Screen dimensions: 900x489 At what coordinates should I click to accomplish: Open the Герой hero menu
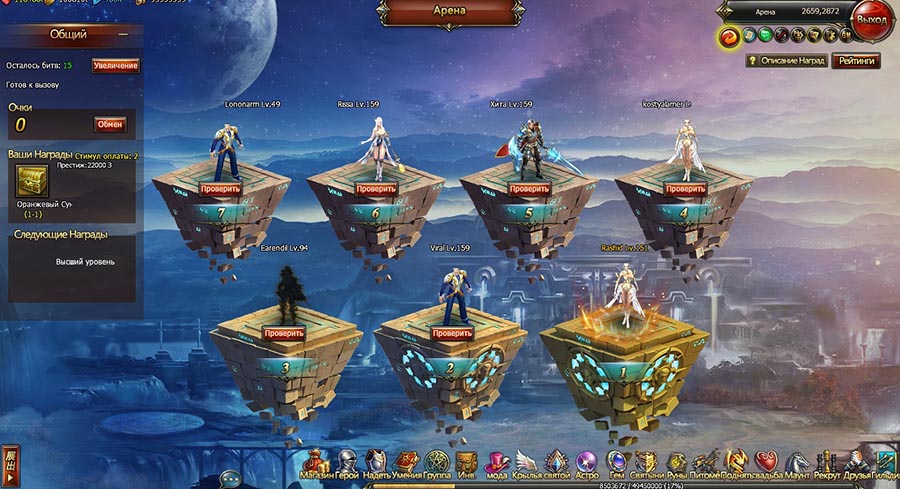(346, 463)
